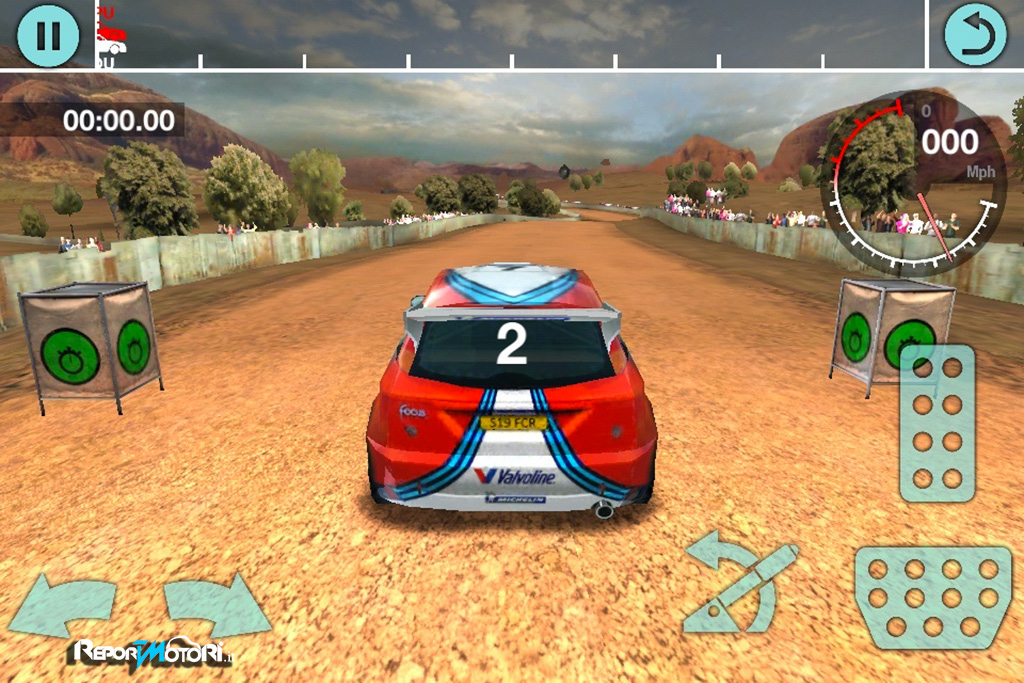This screenshot has width=1024, height=683.
Task: Hit the wide brake pedal
Action: (932, 597)
